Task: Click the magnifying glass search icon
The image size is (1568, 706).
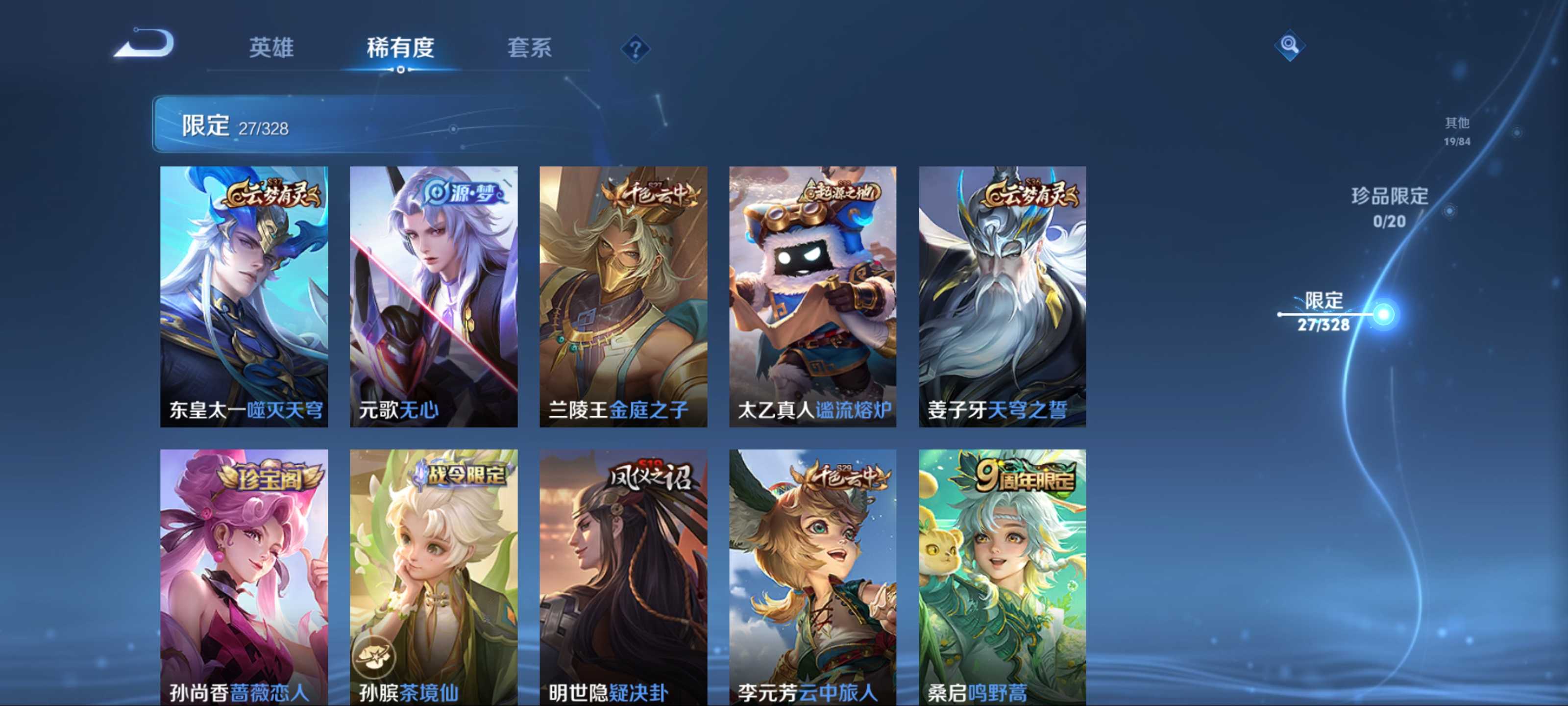Action: click(x=1289, y=45)
